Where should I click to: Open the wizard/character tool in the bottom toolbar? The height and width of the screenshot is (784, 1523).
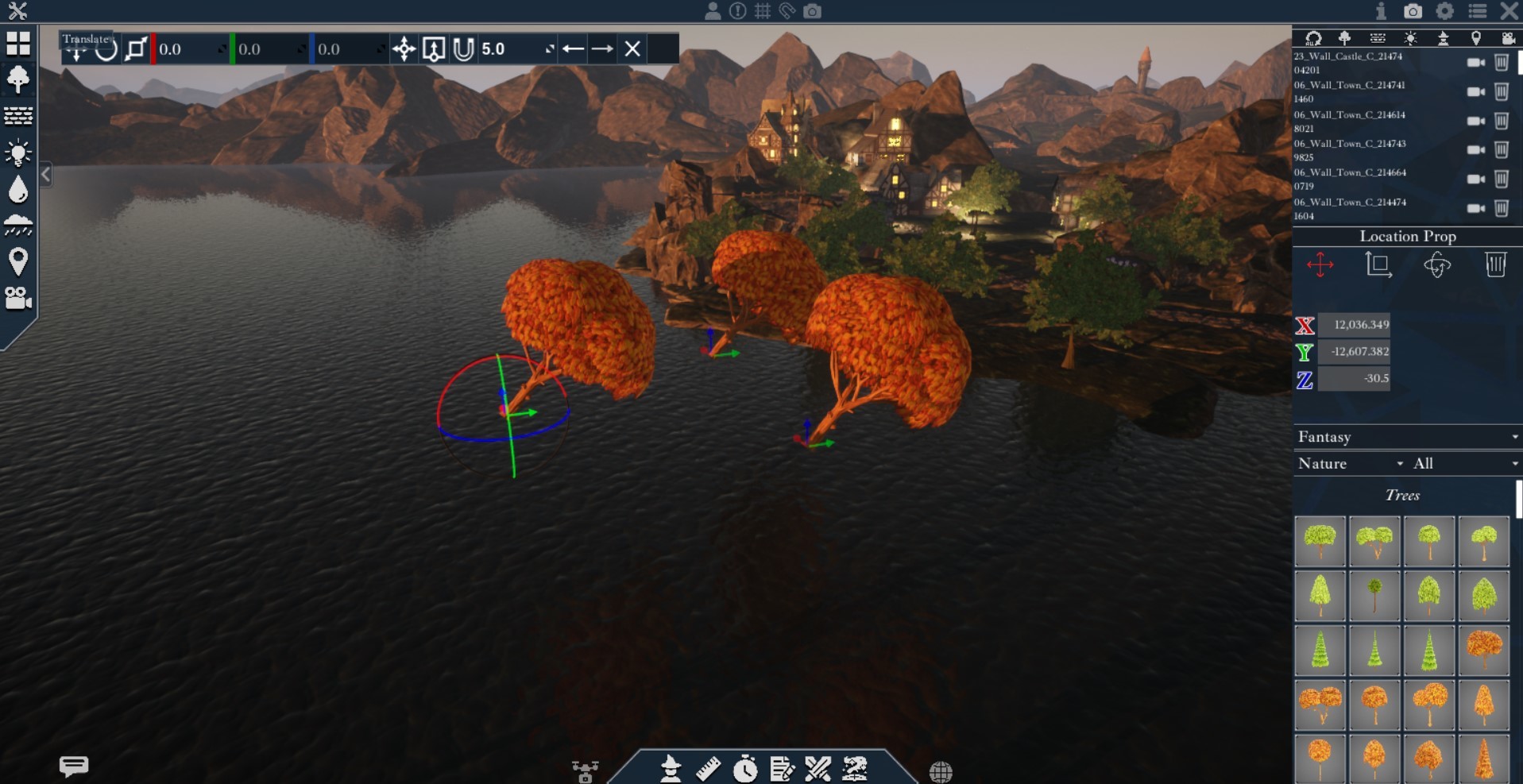coord(670,769)
